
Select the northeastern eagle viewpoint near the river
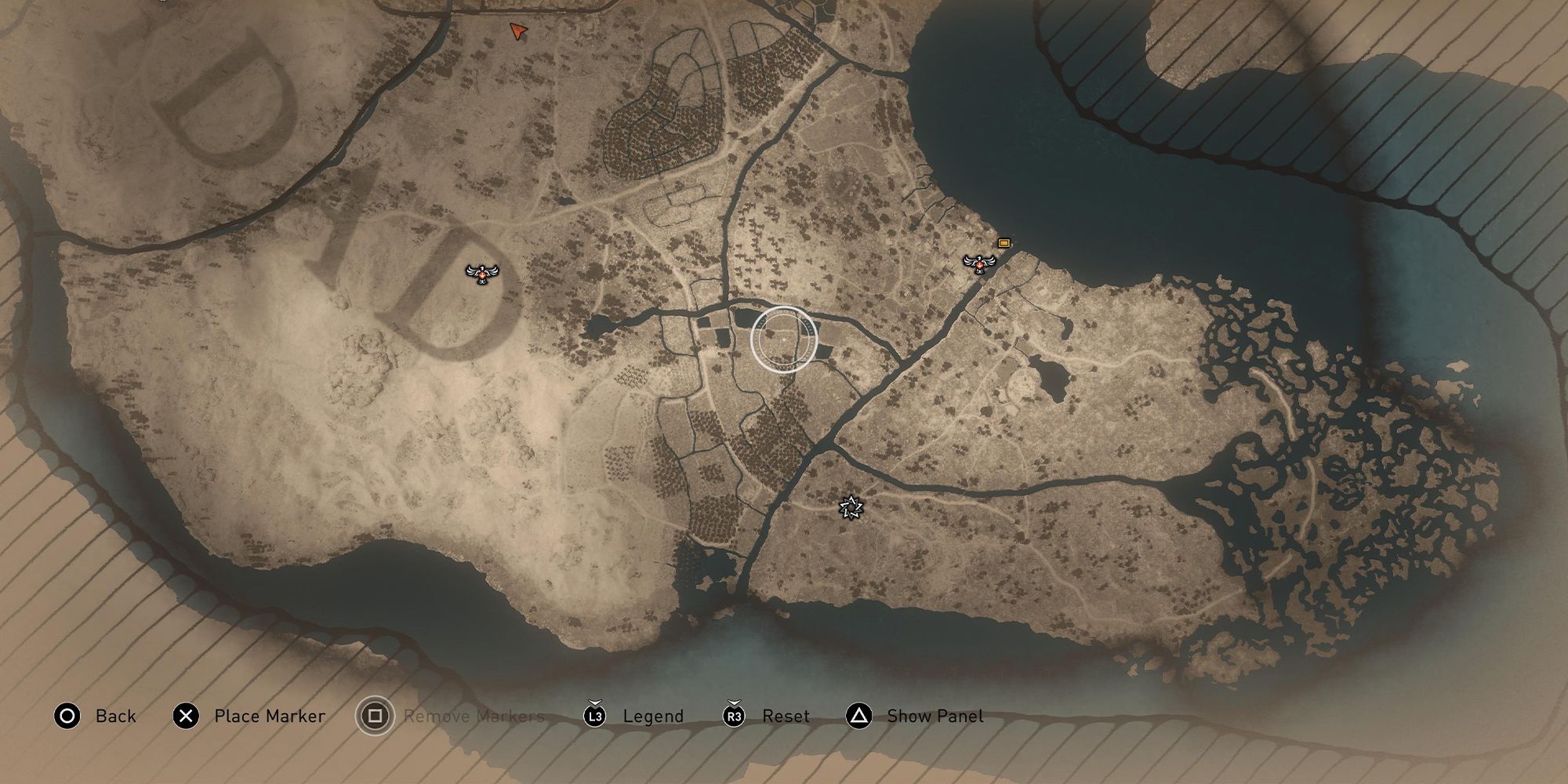coord(979,263)
